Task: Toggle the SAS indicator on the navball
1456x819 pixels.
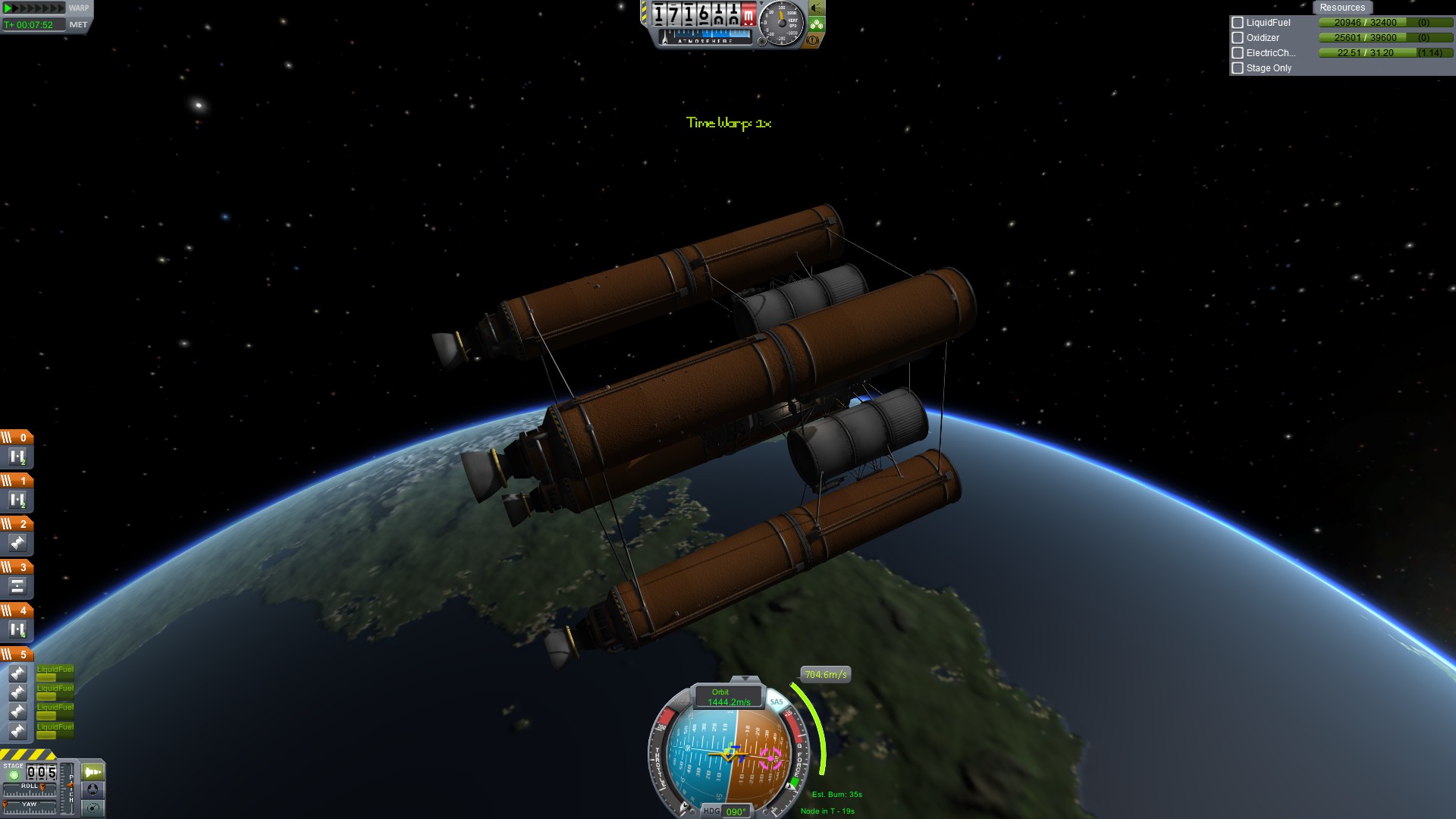Action: coord(776,702)
